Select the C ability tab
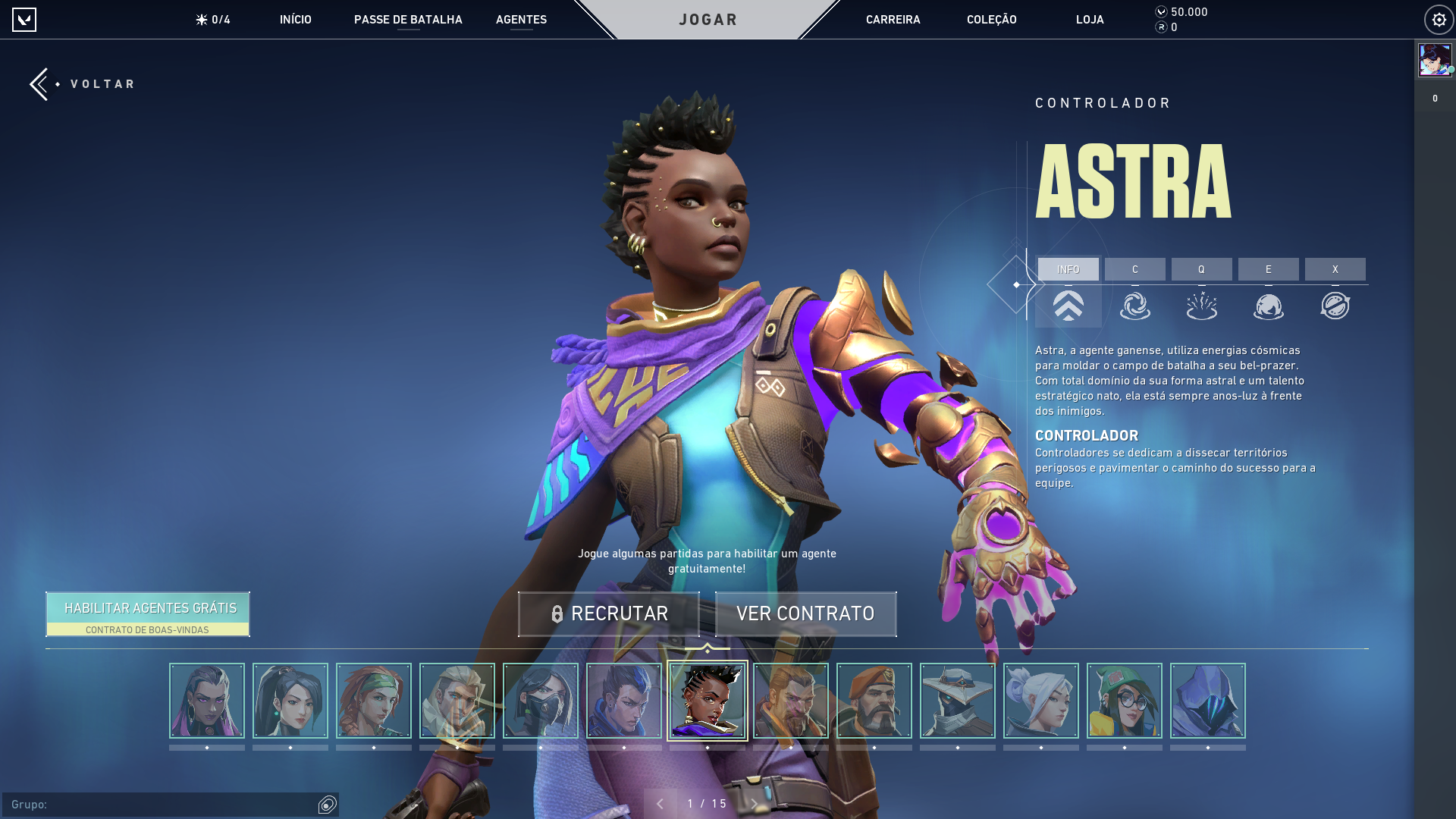Image resolution: width=1456 pixels, height=819 pixels. [1134, 270]
